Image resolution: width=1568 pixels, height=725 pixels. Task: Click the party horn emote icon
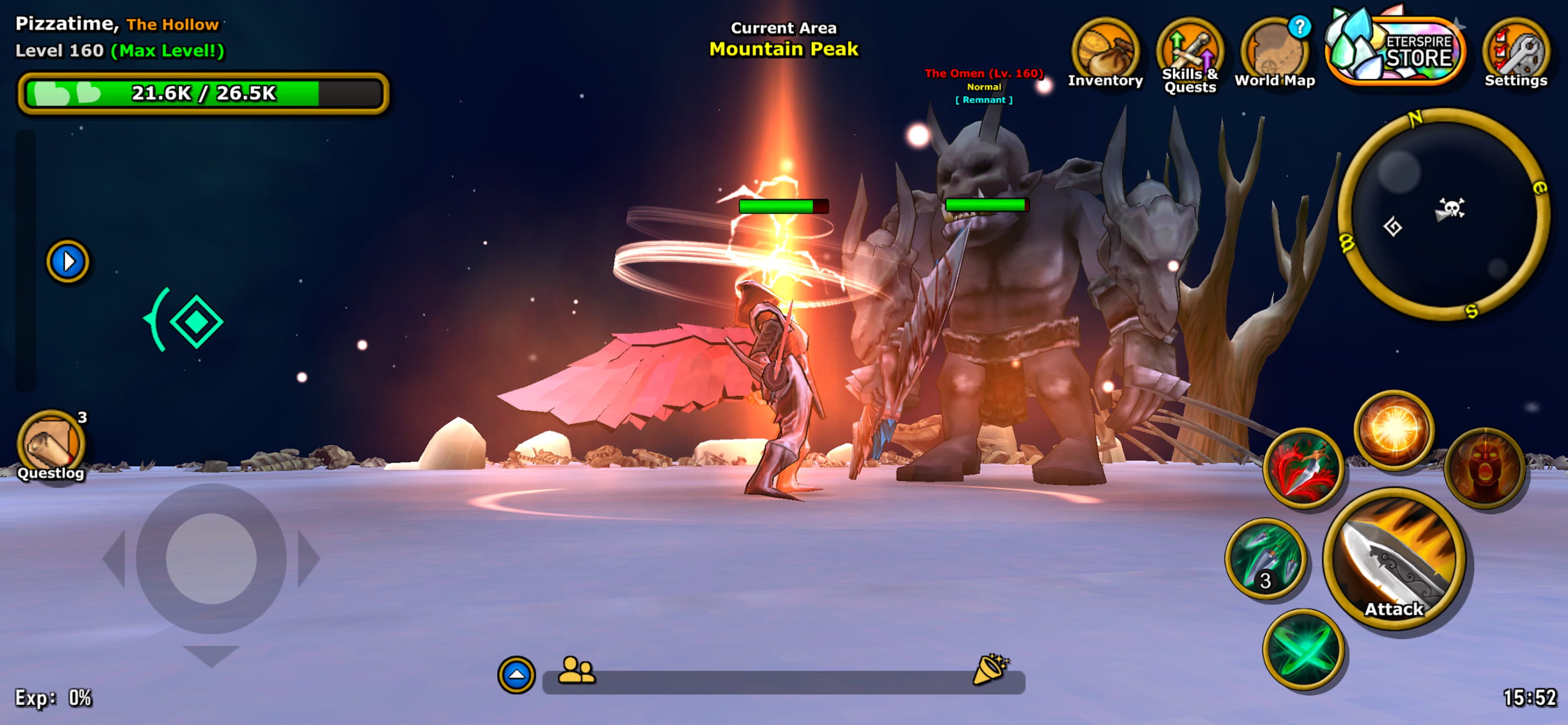[x=990, y=669]
